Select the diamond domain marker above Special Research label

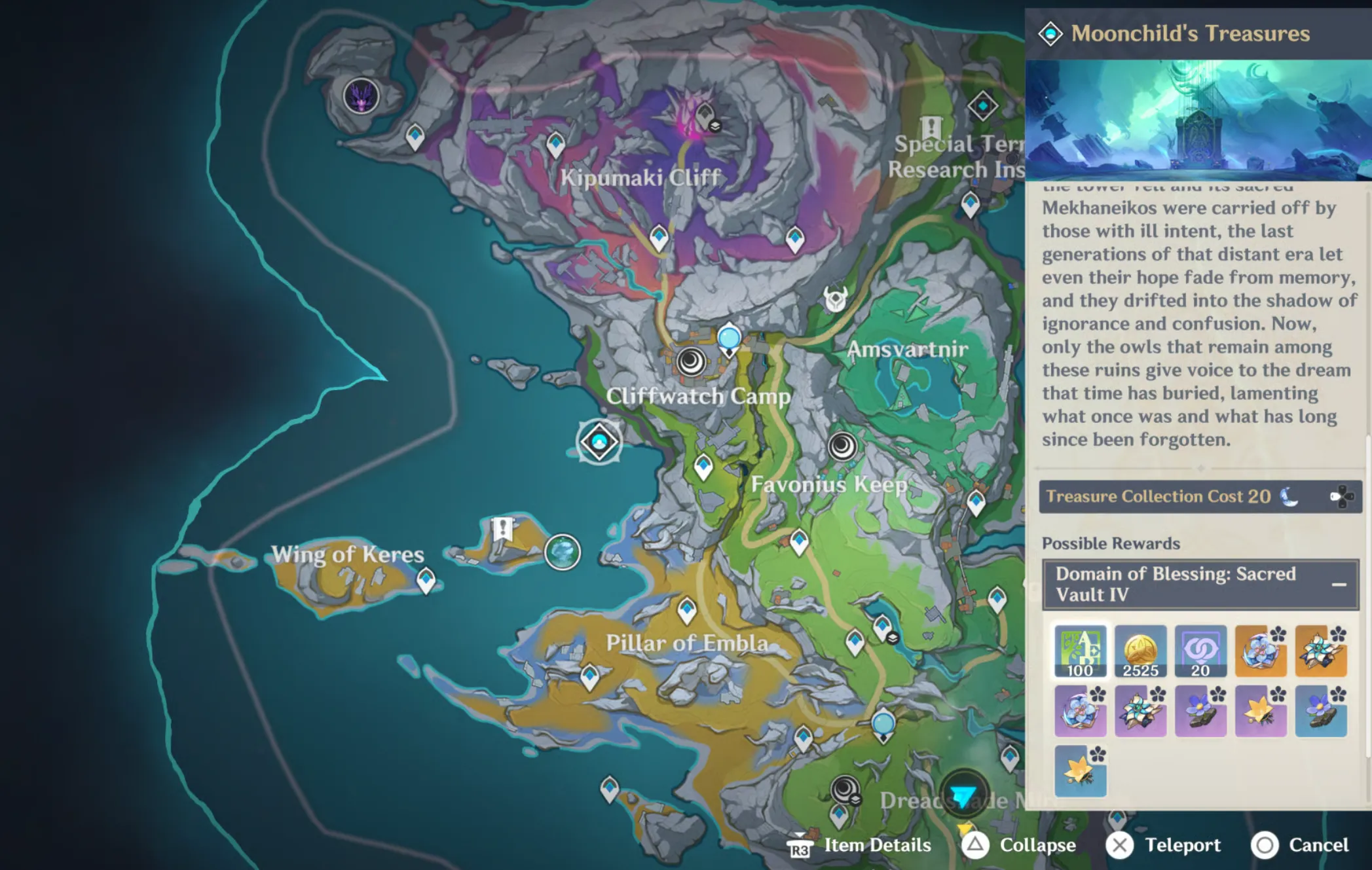pos(982,106)
